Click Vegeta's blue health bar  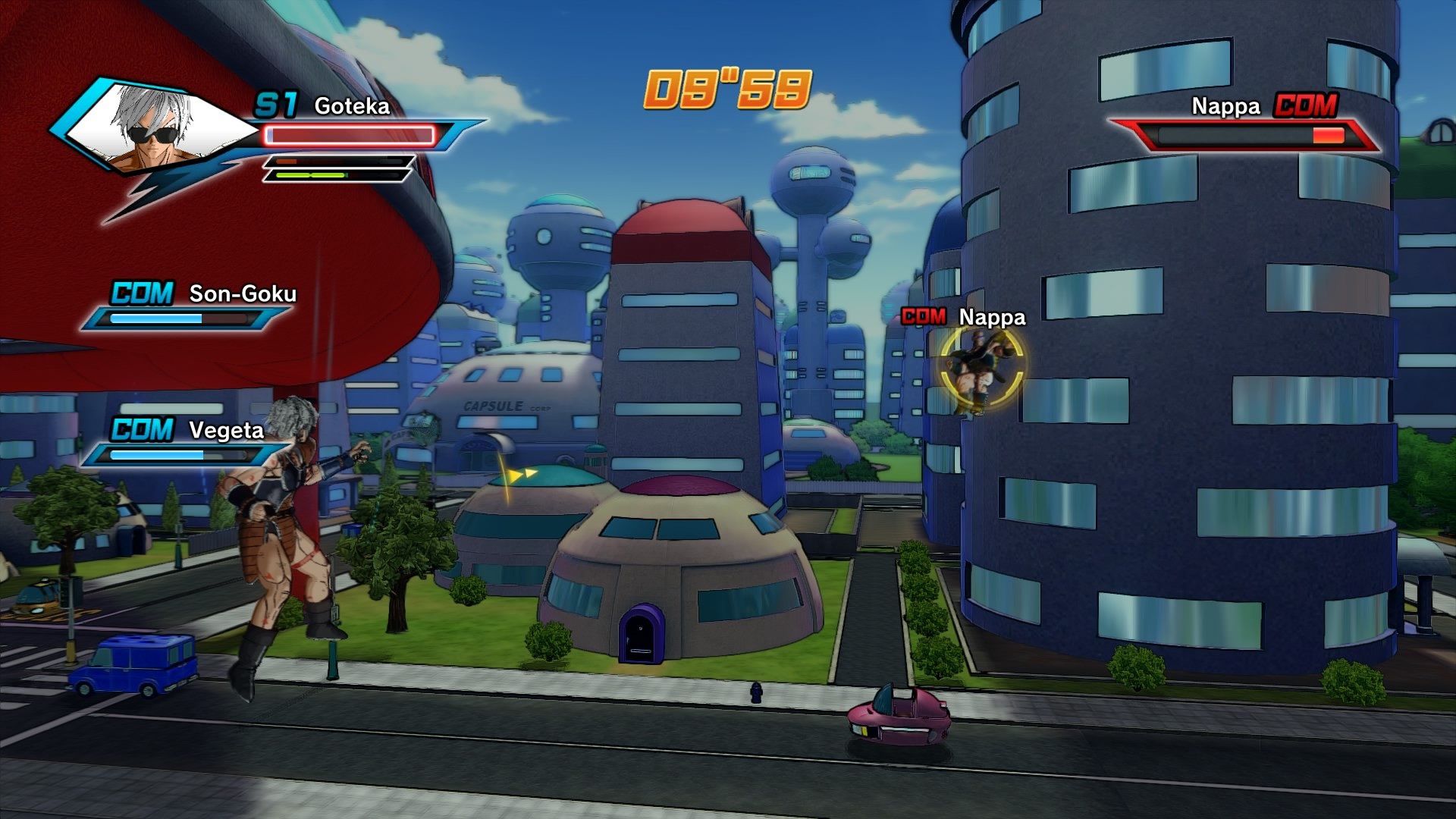pos(178,457)
